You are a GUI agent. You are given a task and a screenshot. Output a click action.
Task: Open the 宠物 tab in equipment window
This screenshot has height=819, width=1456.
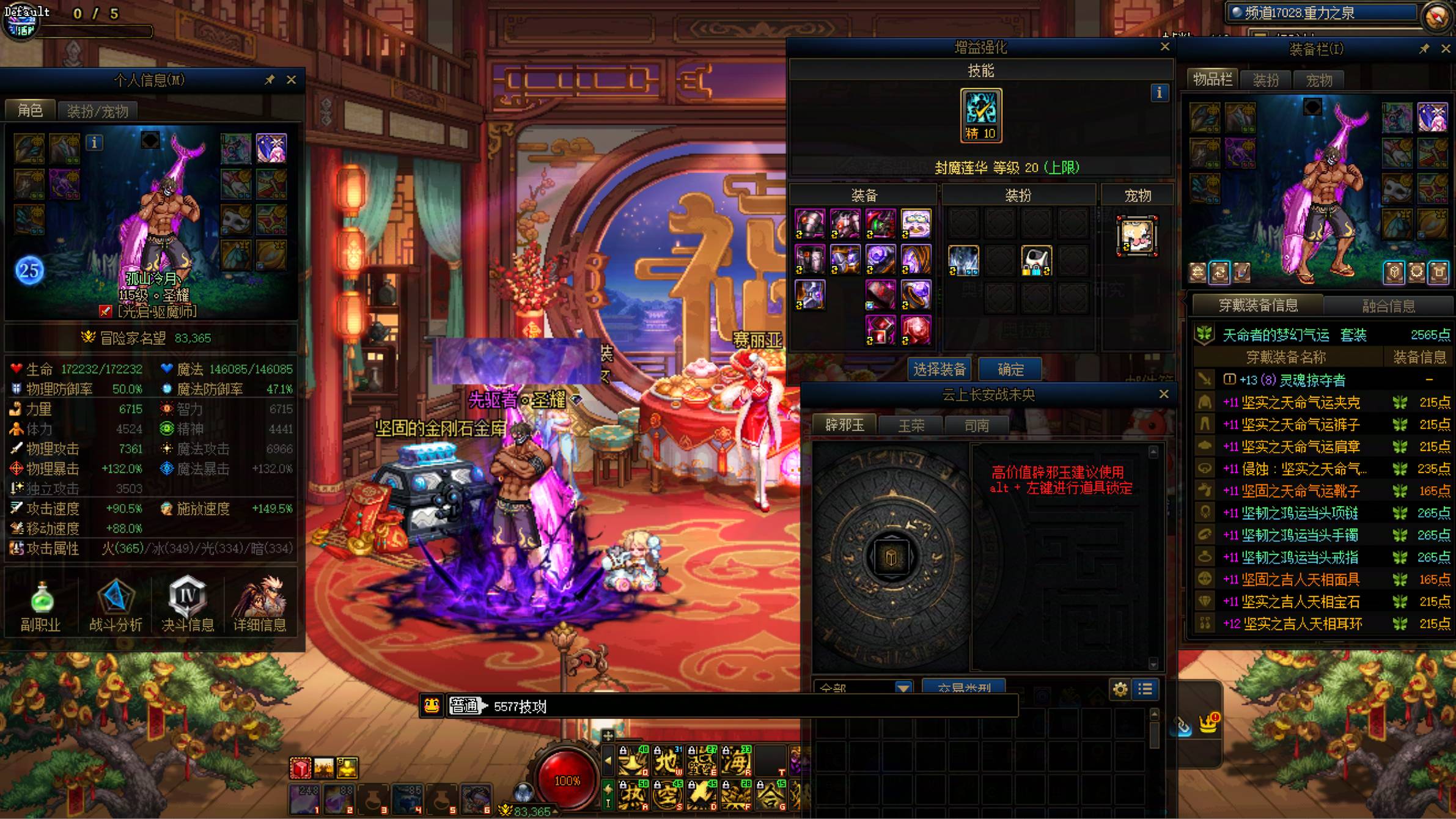(1318, 80)
